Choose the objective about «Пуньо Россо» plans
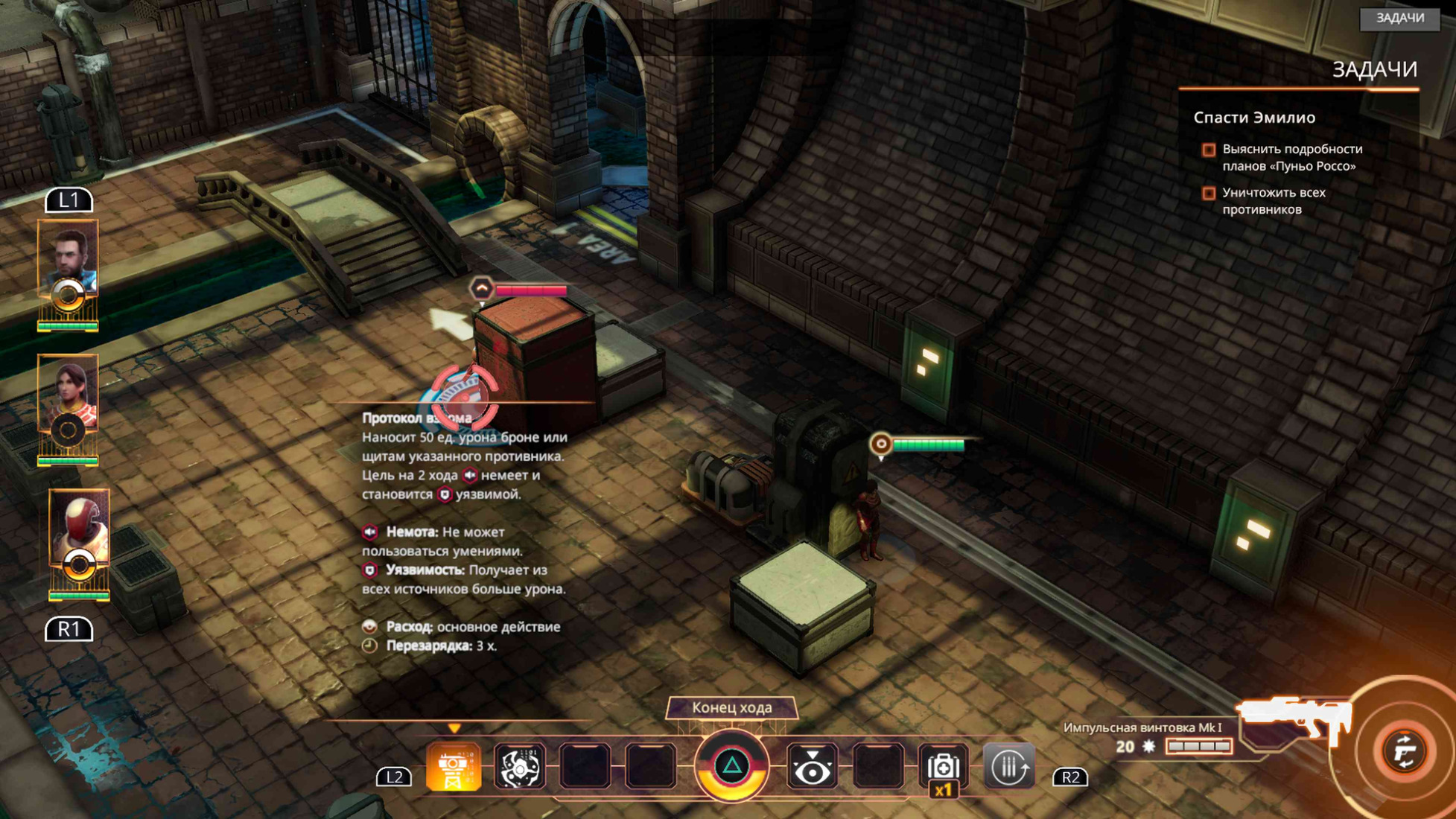1456x819 pixels. 1291,157
